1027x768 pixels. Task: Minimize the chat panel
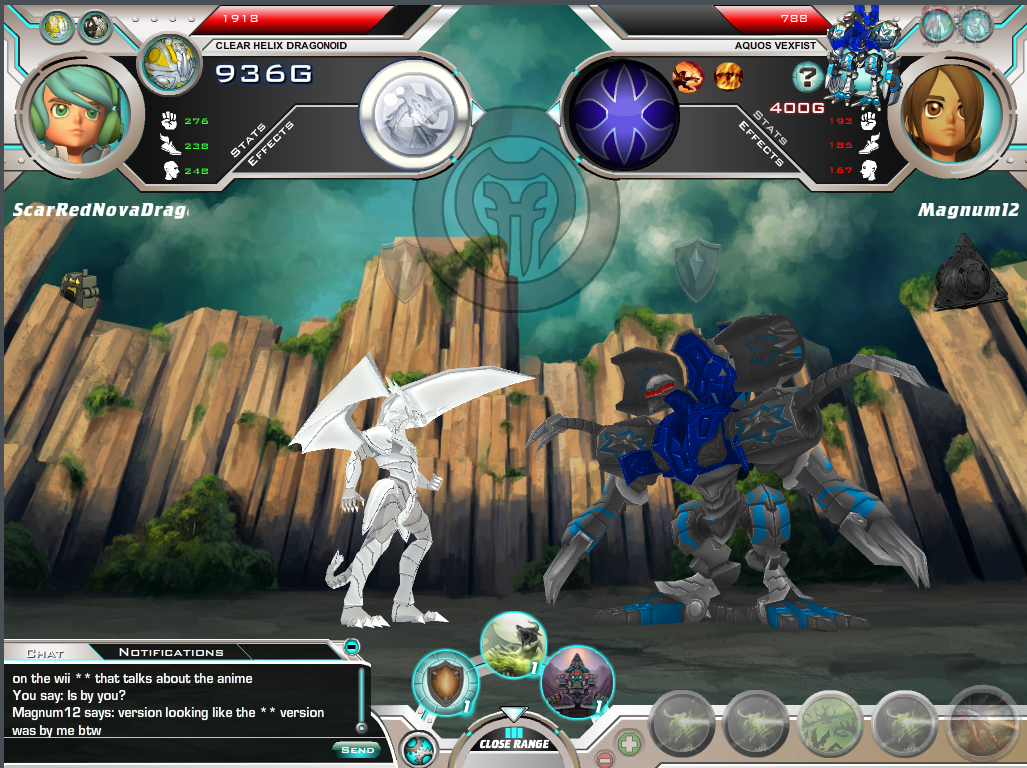[352, 647]
